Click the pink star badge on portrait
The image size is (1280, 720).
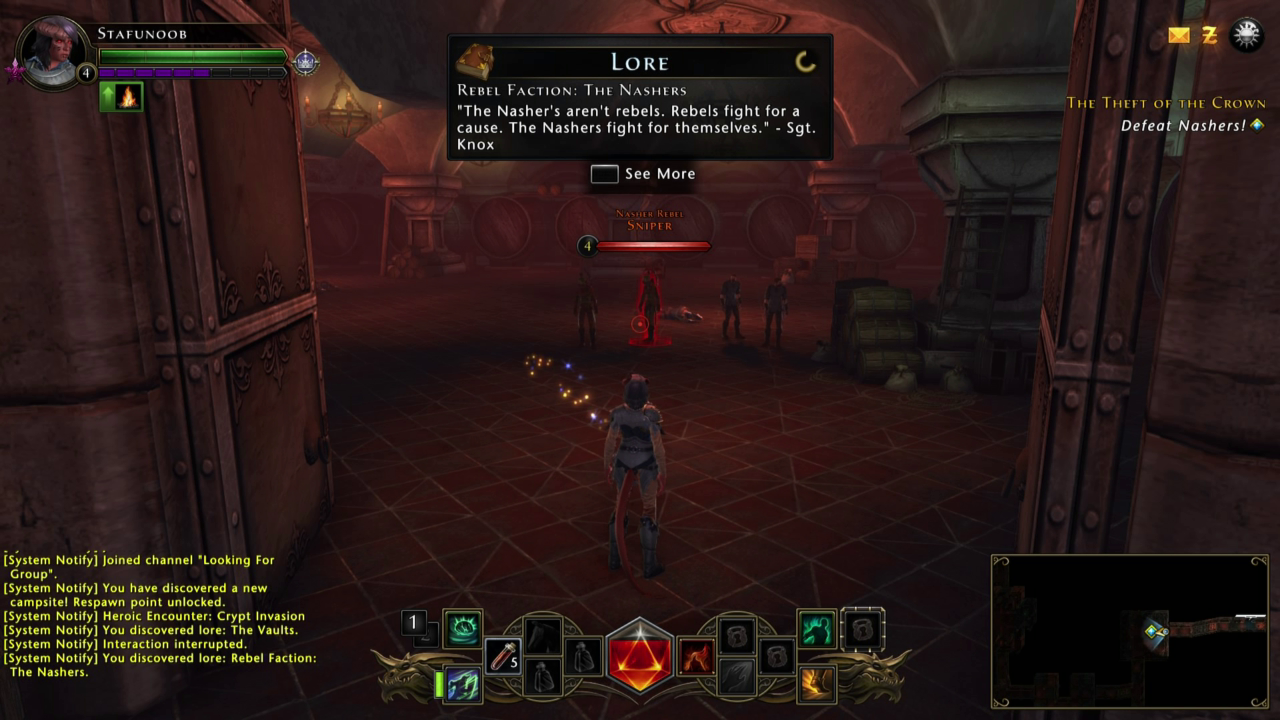click(15, 70)
